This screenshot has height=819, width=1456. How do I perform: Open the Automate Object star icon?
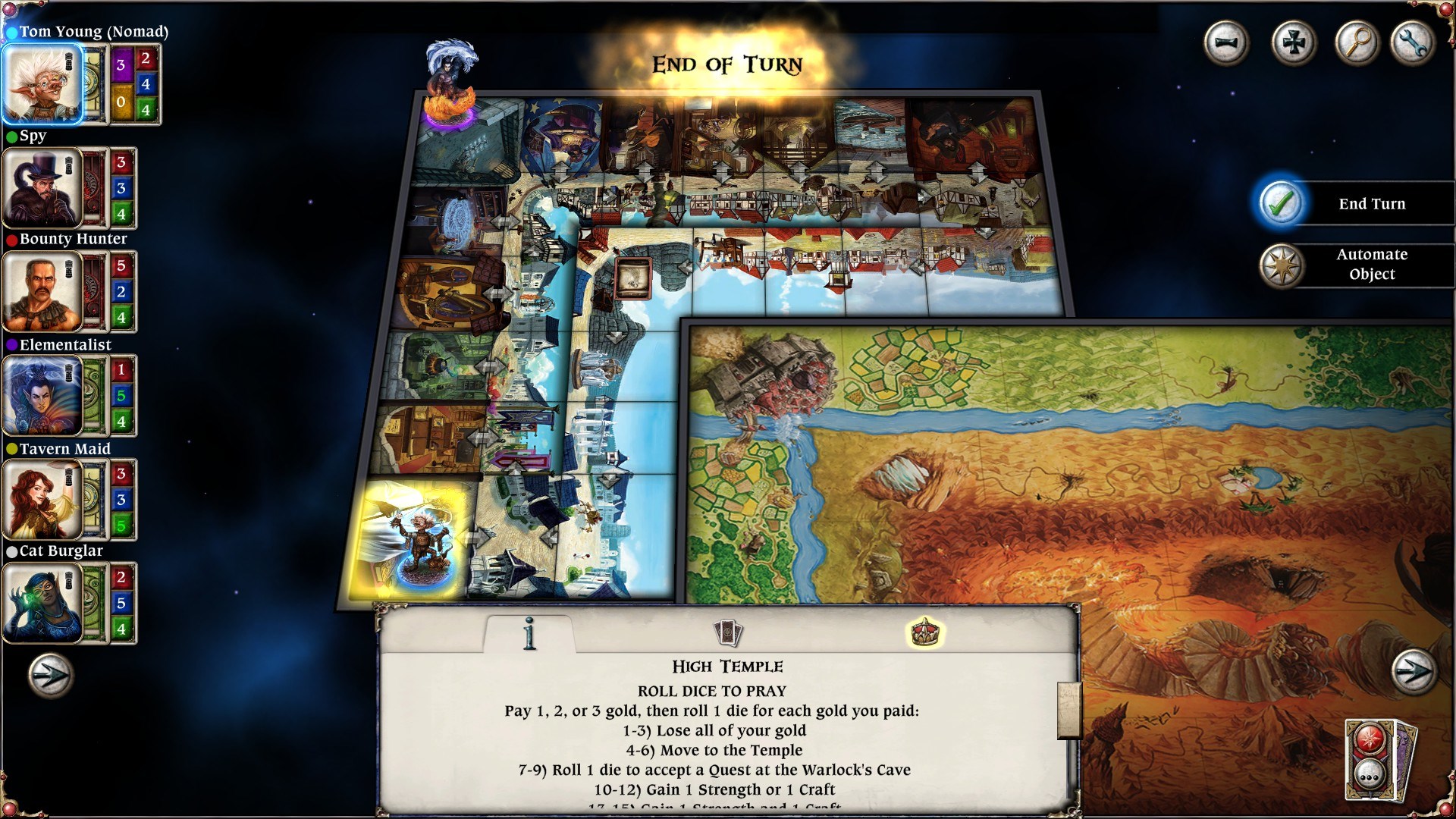[x=1282, y=265]
